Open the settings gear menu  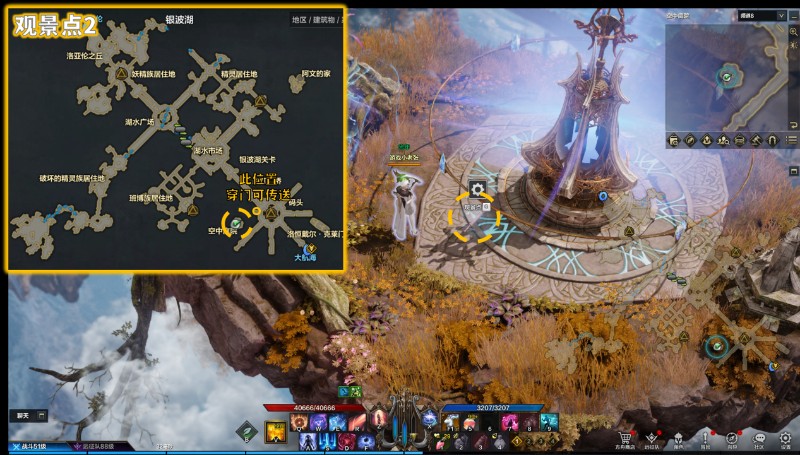coord(786,438)
